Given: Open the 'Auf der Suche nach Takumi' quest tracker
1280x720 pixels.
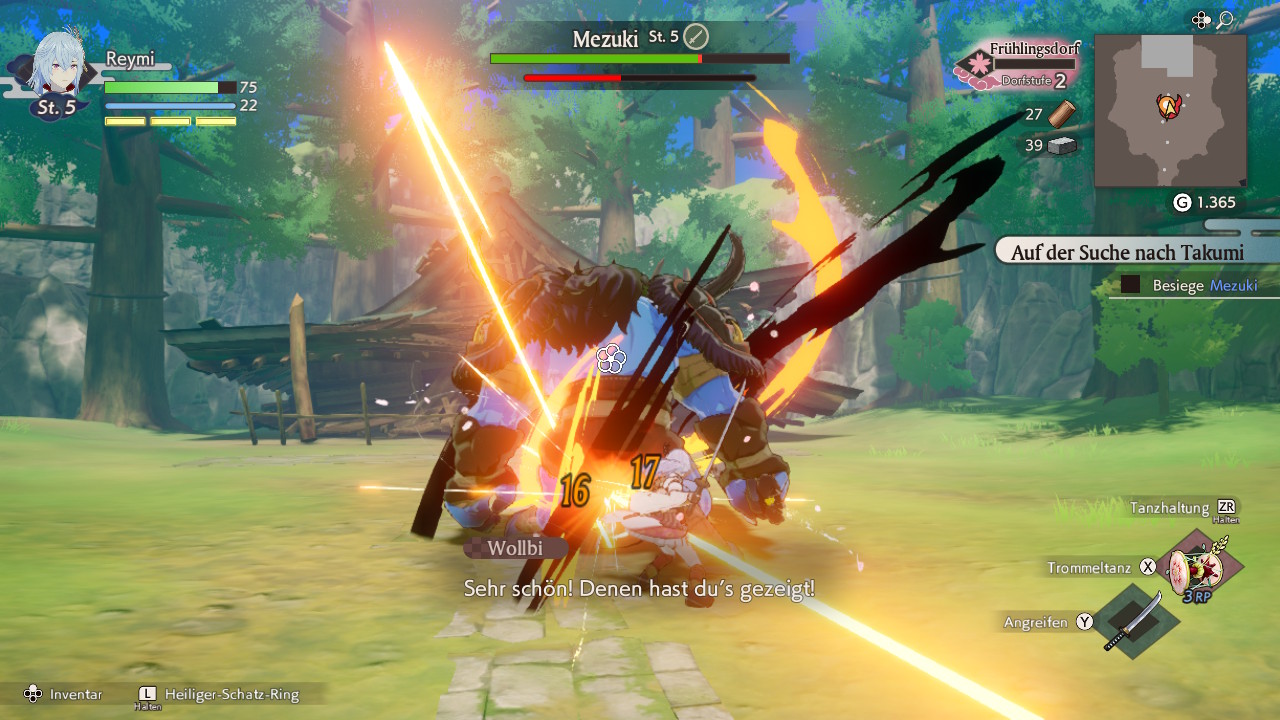Looking at the screenshot, I should click(1127, 252).
